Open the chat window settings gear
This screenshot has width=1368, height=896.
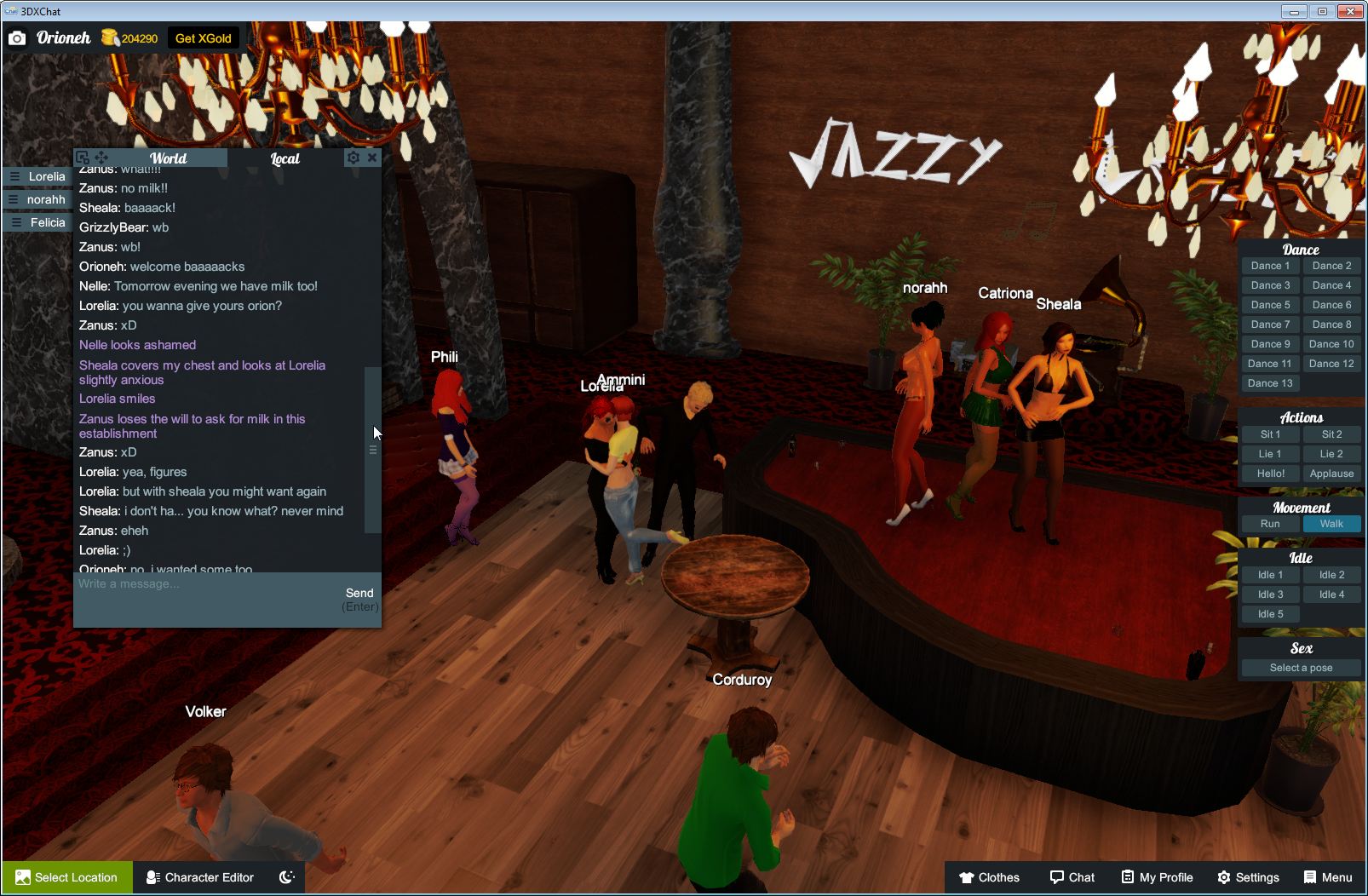pos(353,158)
